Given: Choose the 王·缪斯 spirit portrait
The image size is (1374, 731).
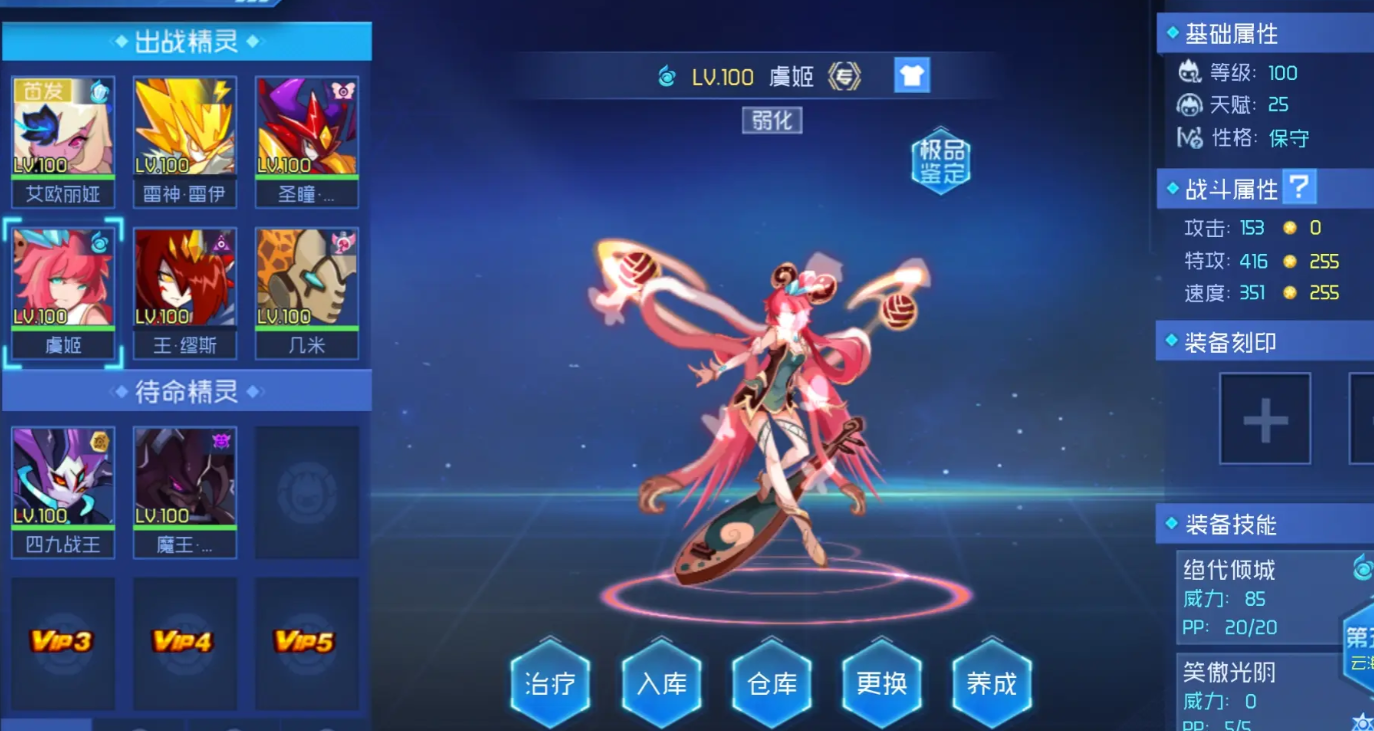Looking at the screenshot, I should 185,280.
